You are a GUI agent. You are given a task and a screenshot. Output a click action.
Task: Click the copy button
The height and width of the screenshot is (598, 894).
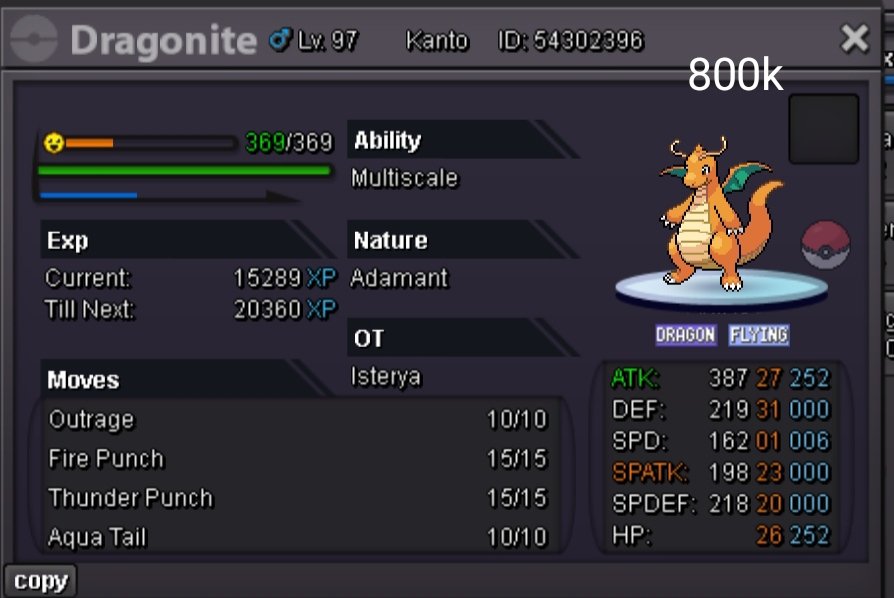40,581
